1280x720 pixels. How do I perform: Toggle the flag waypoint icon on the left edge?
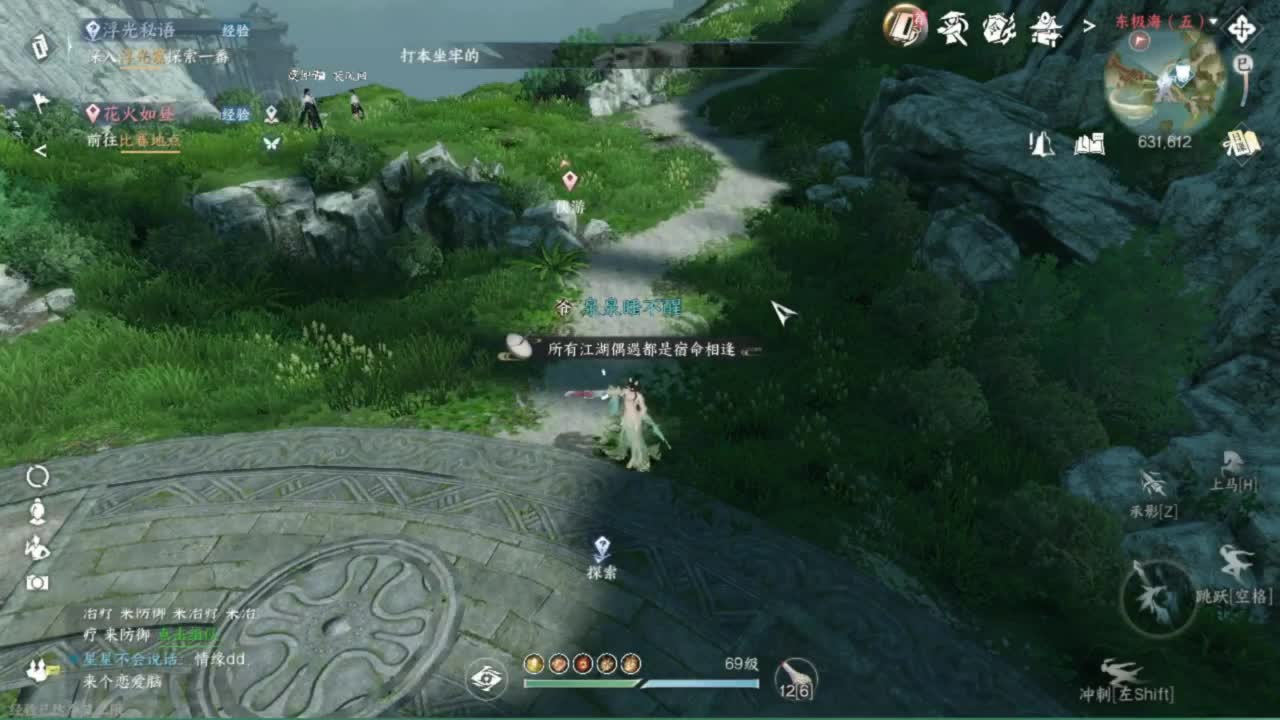point(40,102)
